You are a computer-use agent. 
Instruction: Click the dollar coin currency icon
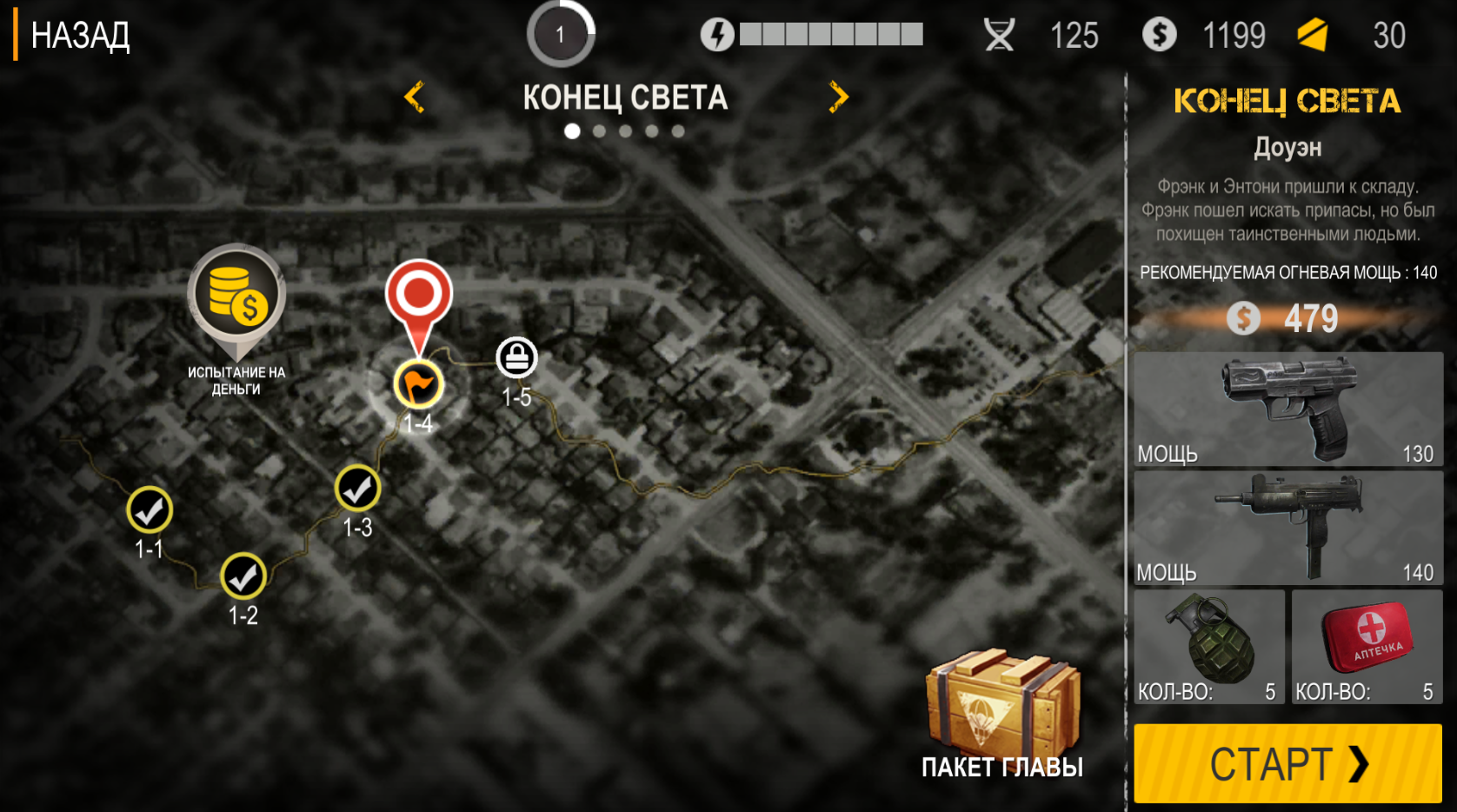tap(1158, 36)
